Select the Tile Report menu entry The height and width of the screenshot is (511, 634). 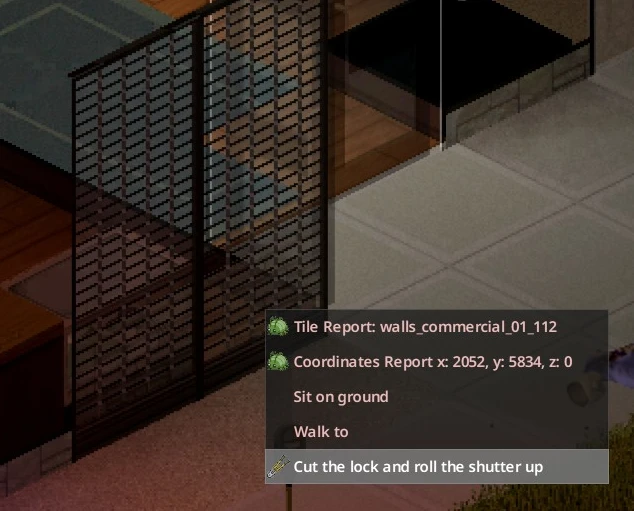(x=425, y=327)
